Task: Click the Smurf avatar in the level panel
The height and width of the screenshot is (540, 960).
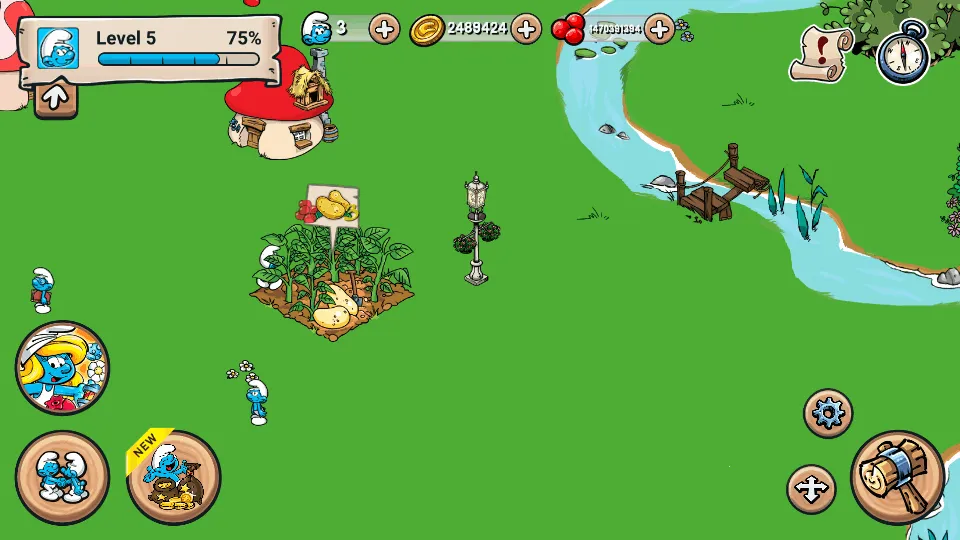Action: pyautogui.click(x=58, y=47)
